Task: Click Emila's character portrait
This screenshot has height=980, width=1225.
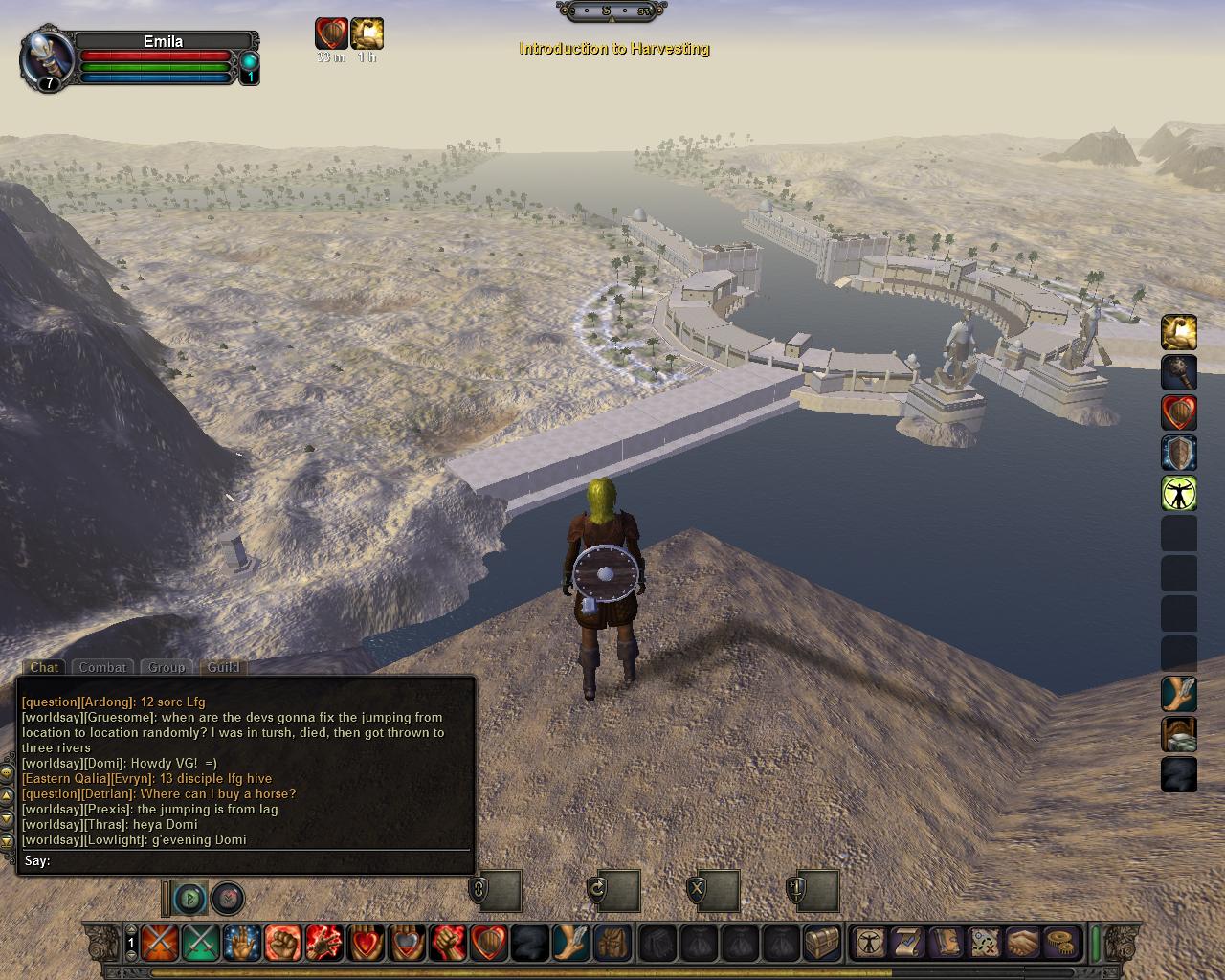Action: (x=46, y=58)
